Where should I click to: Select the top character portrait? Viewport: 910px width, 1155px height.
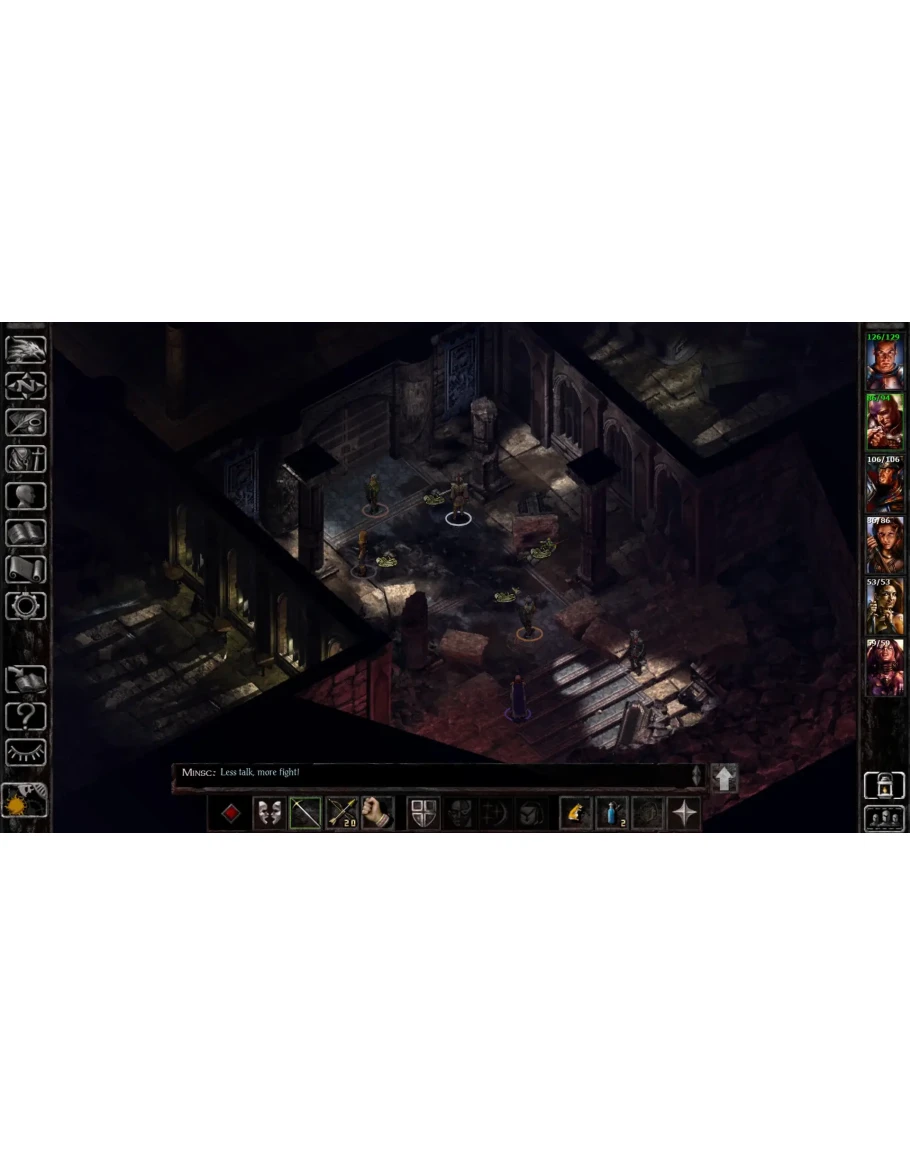pyautogui.click(x=884, y=360)
